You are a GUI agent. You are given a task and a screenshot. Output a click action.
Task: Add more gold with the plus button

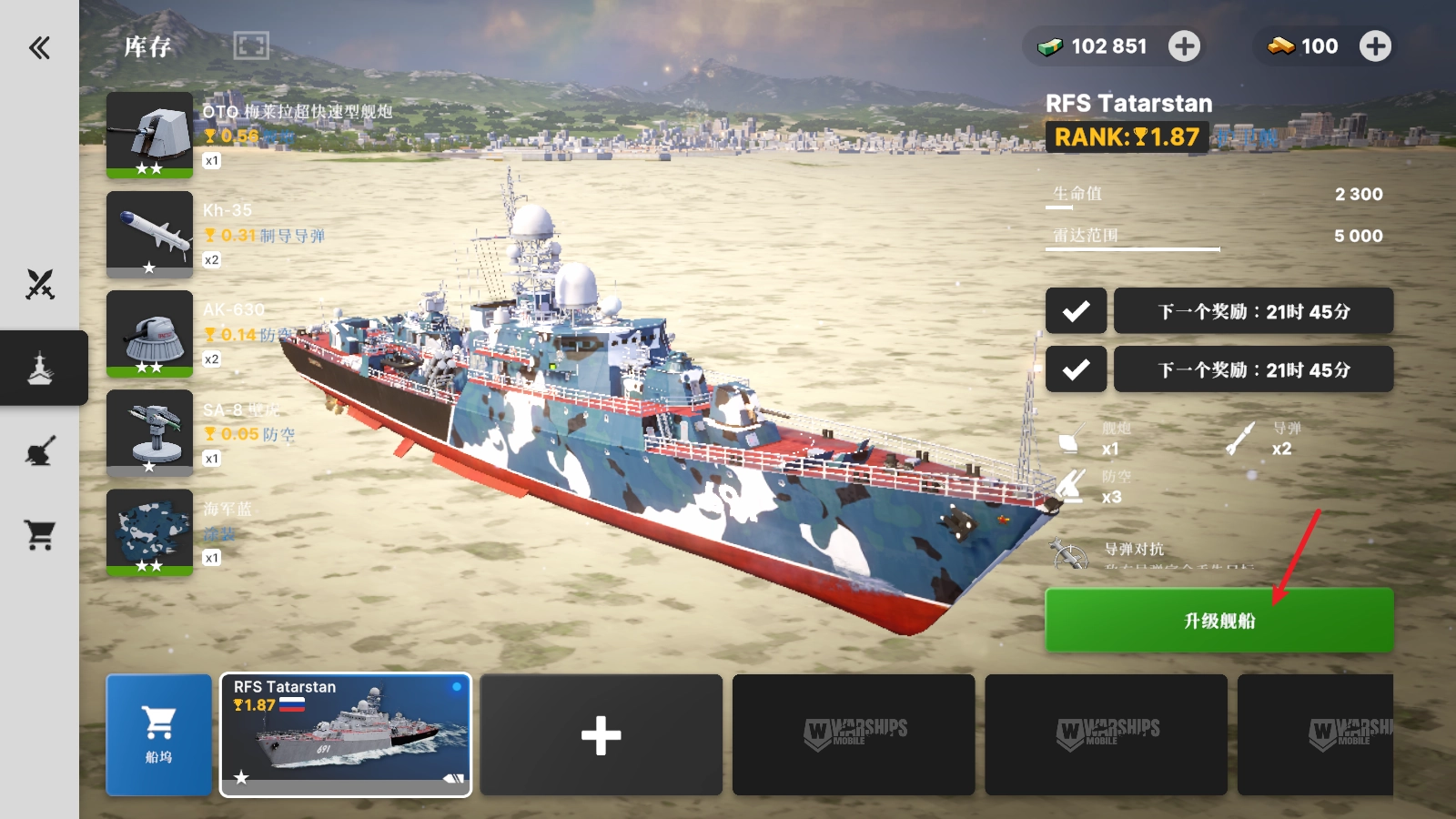pyautogui.click(x=1375, y=46)
